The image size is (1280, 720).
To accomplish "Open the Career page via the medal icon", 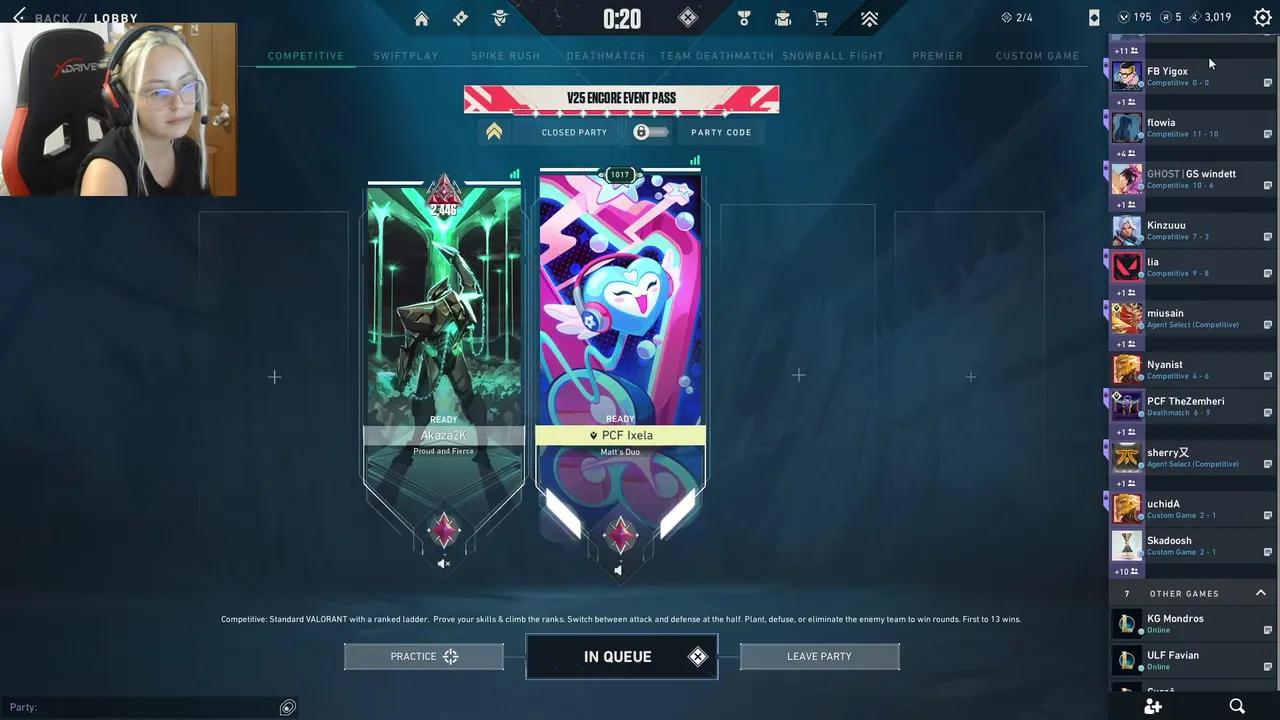I will (x=743, y=18).
